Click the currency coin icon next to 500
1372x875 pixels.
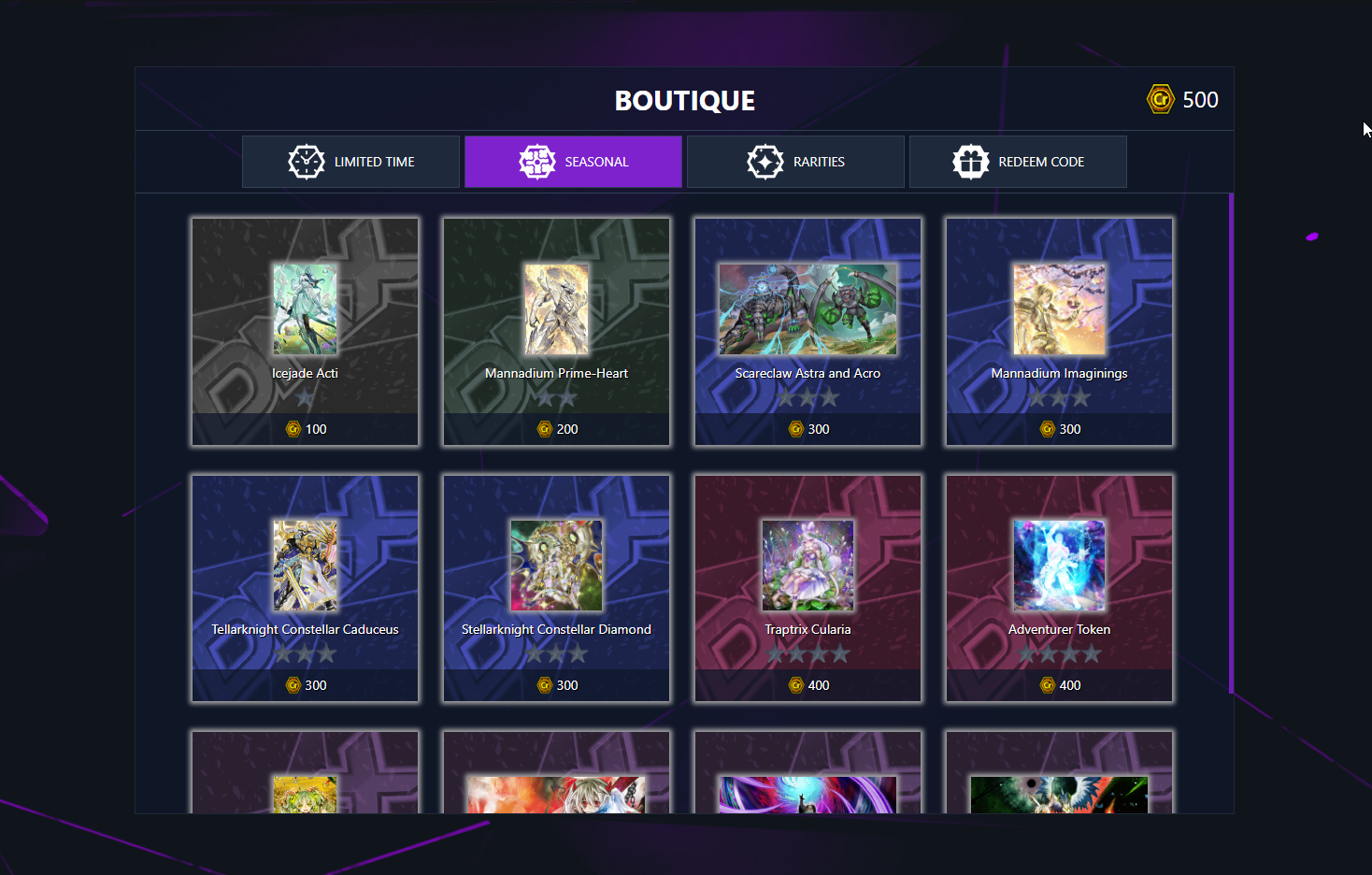[x=1159, y=98]
